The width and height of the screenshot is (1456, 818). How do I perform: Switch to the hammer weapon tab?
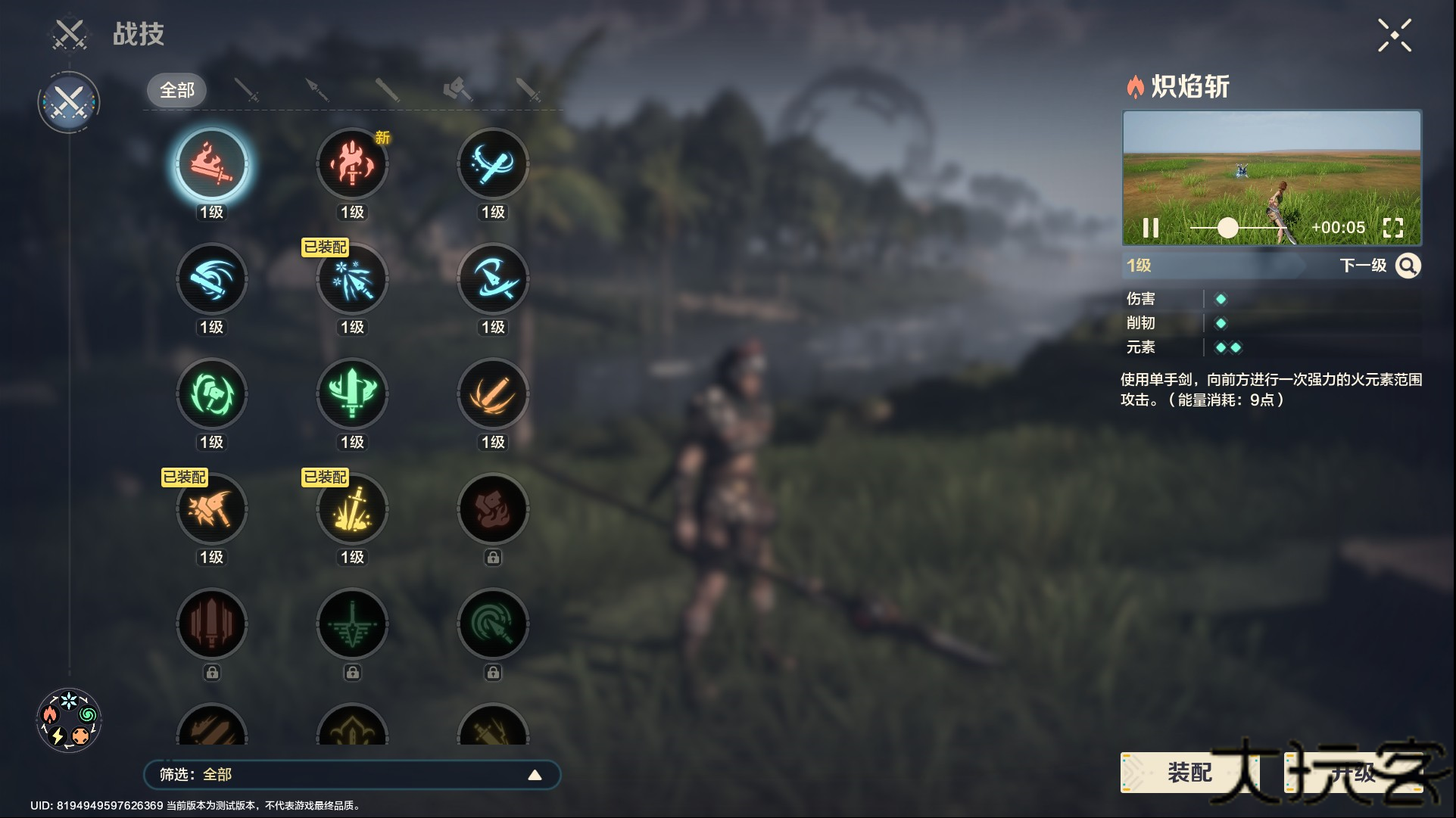click(457, 90)
